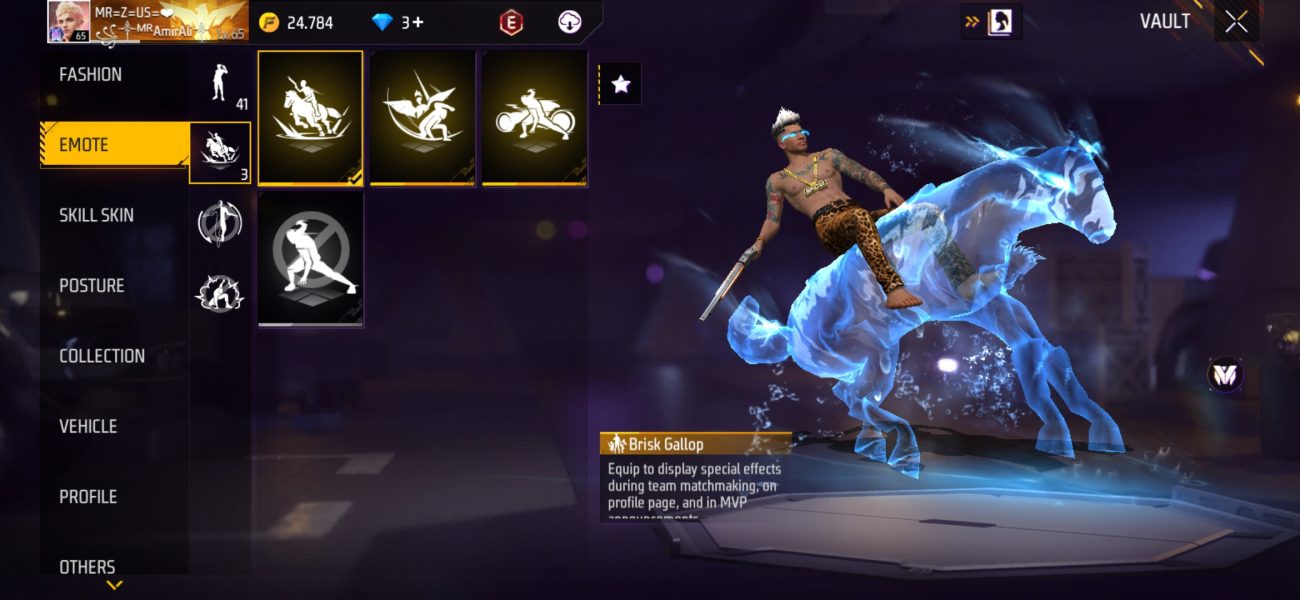Pick the crossed-out lunging pose tile
This screenshot has height=600, width=1300.
point(310,258)
